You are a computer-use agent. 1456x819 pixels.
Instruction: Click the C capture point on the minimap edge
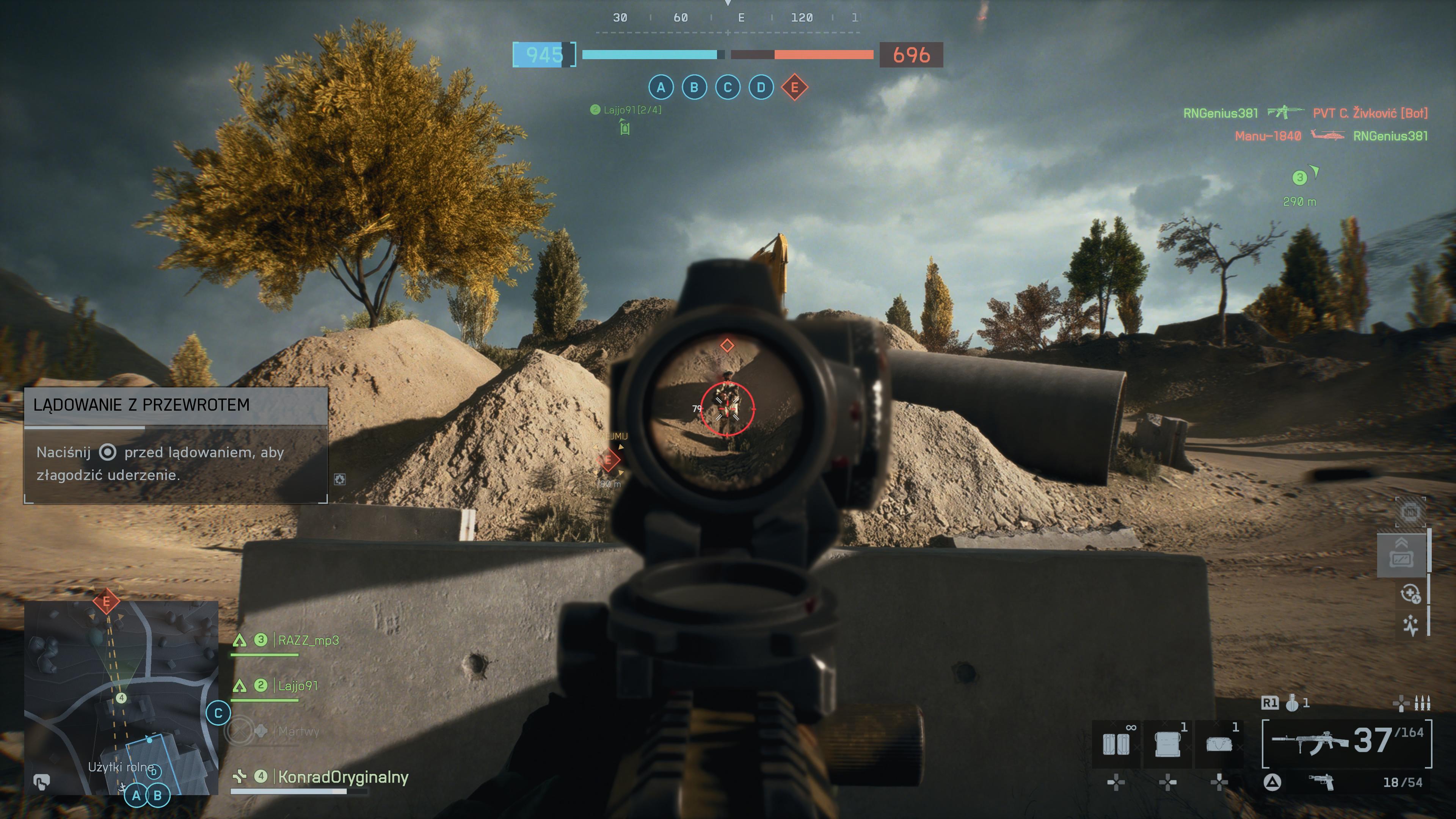tap(218, 713)
